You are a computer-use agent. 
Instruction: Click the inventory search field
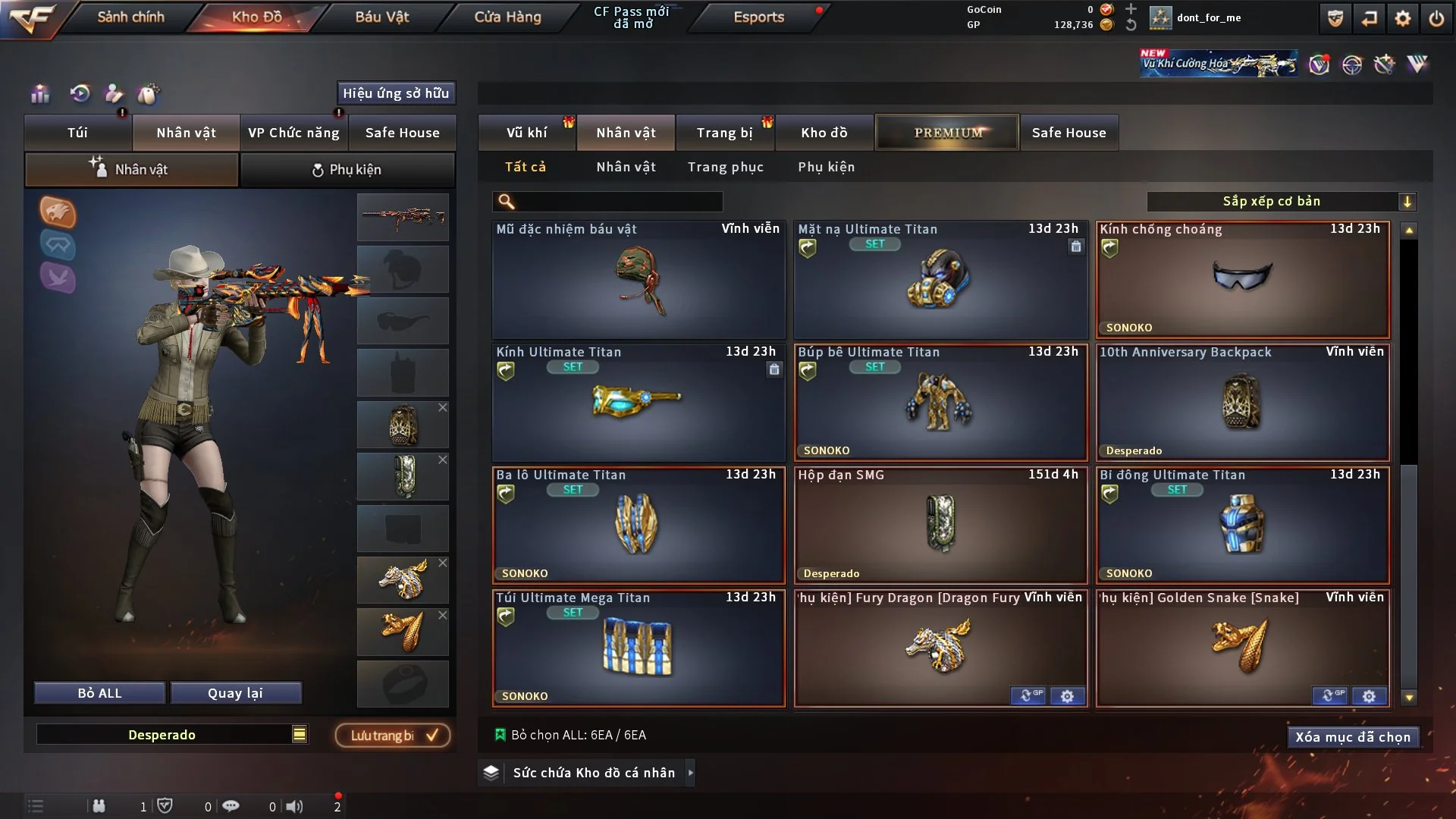coord(618,201)
